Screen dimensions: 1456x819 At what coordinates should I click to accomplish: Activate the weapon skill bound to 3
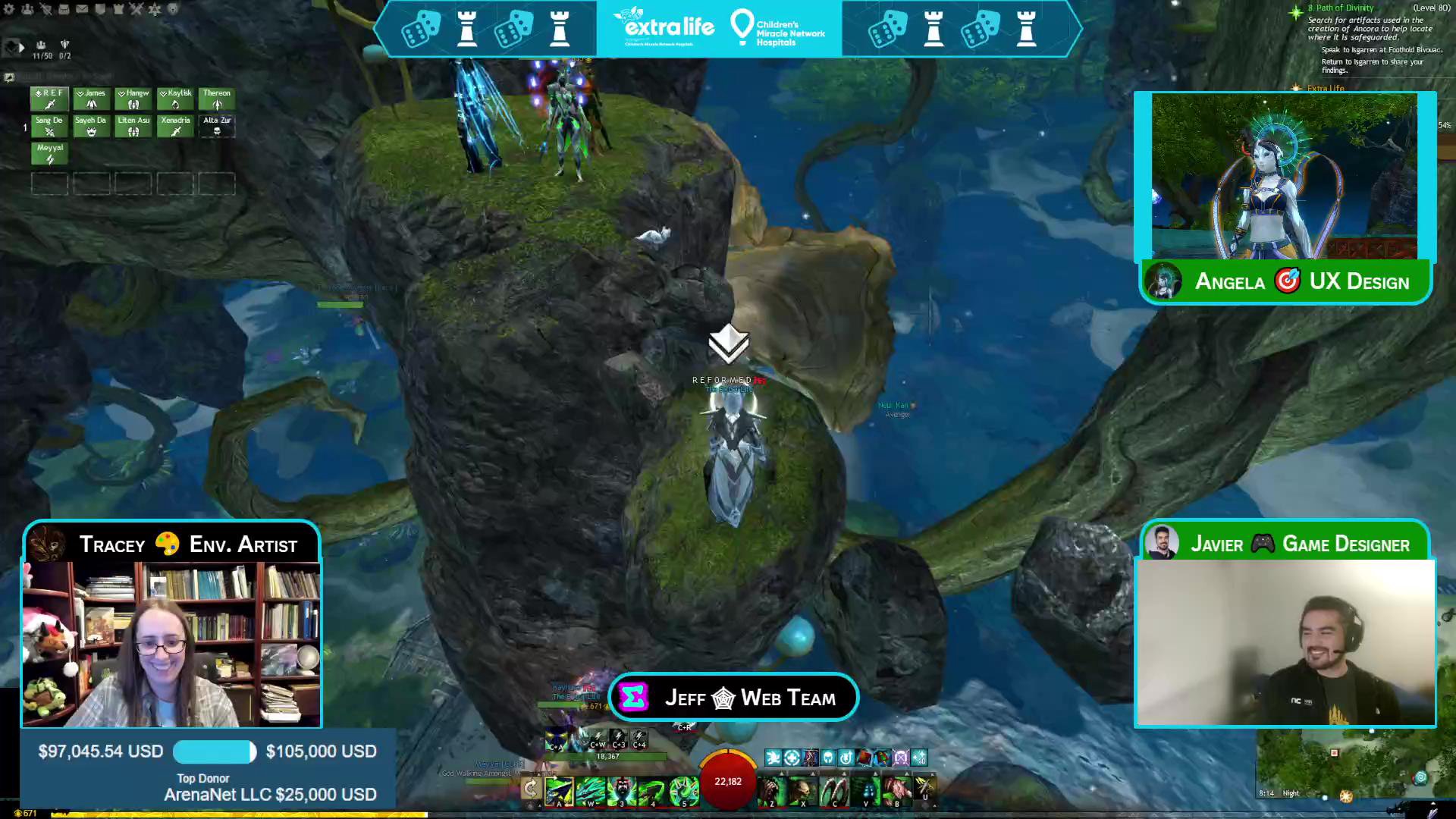[622, 790]
